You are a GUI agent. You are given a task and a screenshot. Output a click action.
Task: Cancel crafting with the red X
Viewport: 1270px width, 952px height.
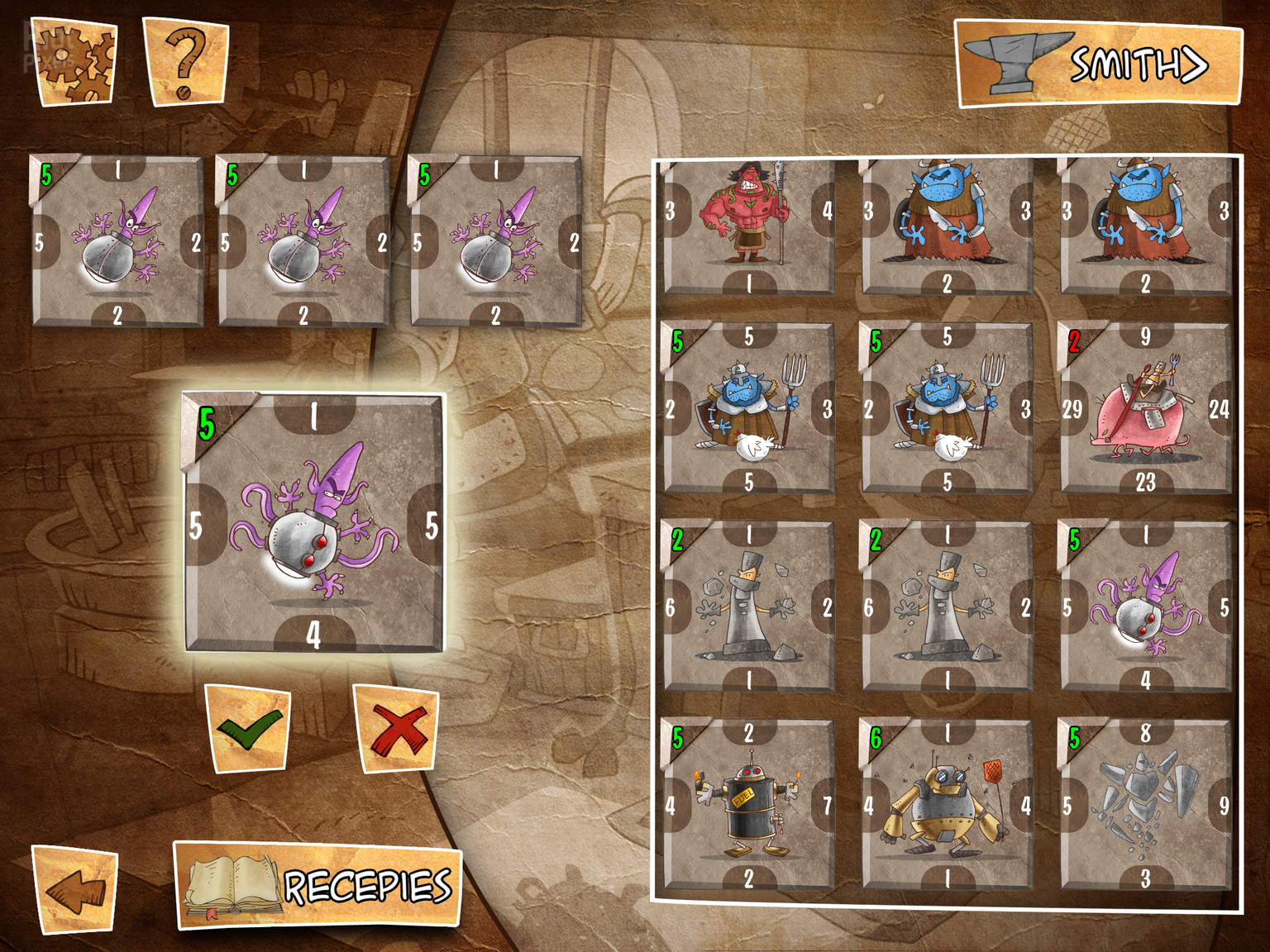click(396, 729)
